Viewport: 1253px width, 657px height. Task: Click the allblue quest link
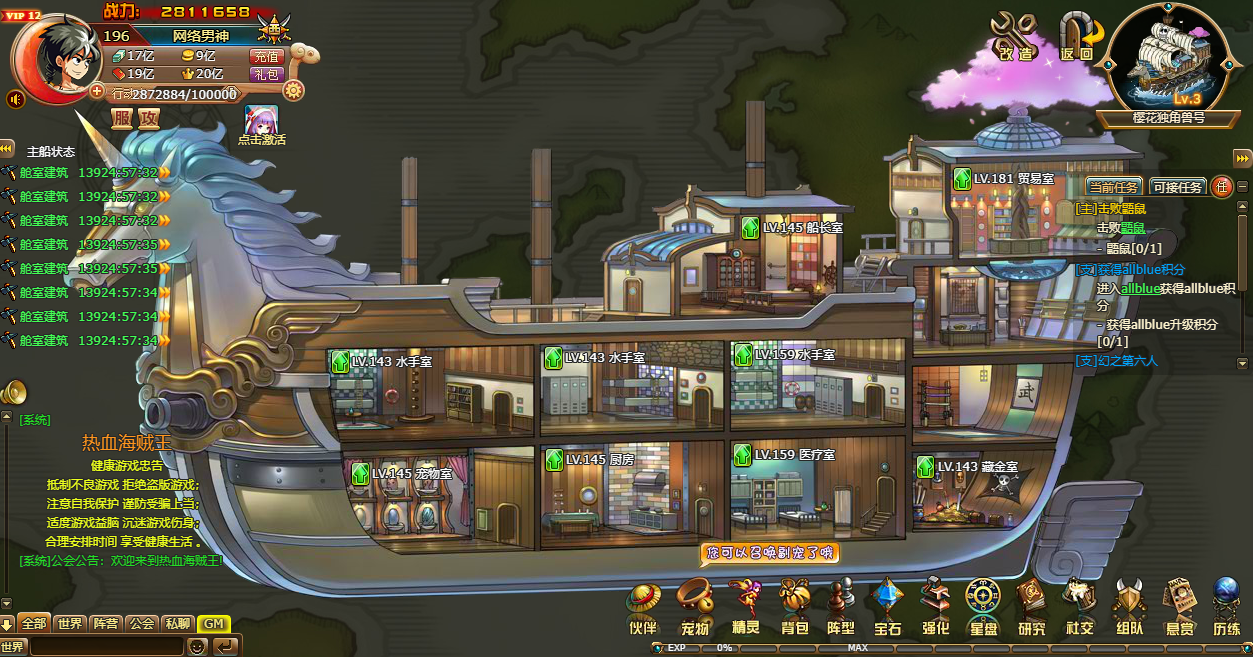coord(1140,288)
